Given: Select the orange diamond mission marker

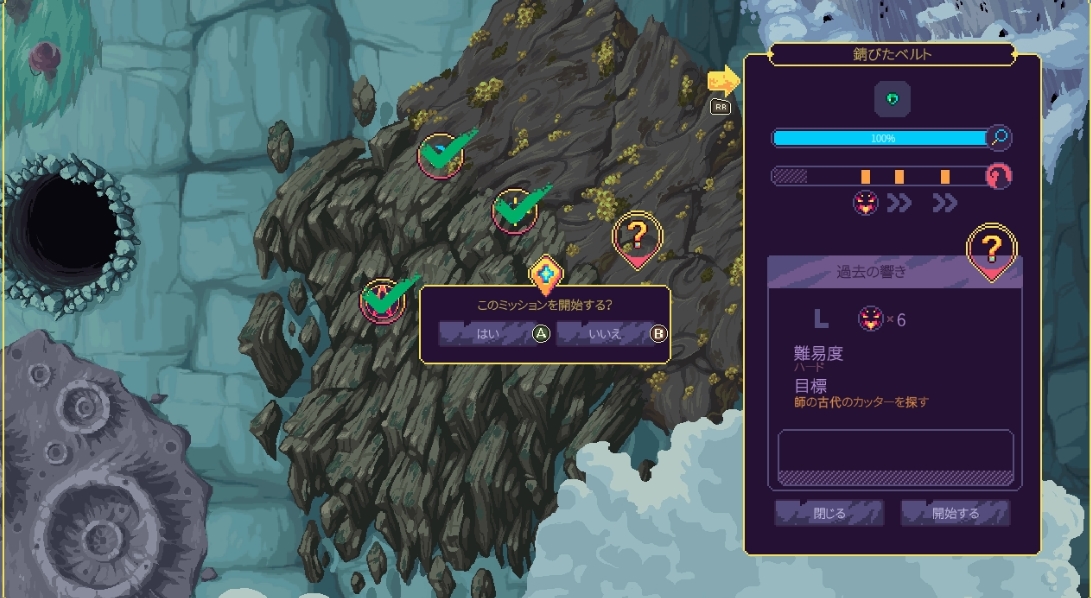Looking at the screenshot, I should click(546, 273).
